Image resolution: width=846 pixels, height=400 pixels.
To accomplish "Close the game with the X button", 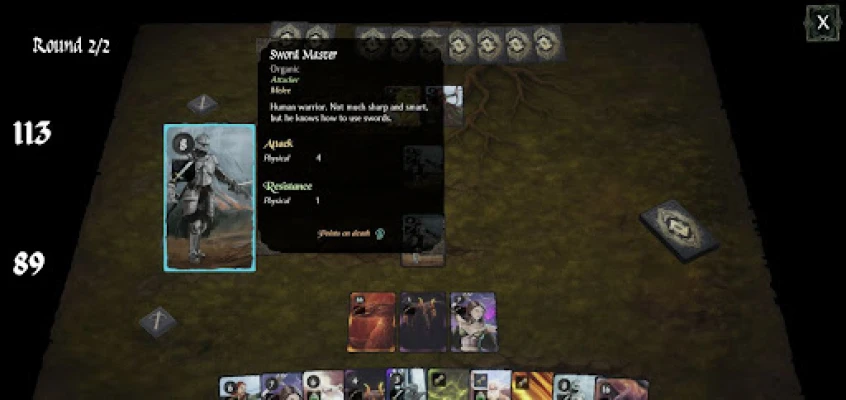I will pyautogui.click(x=822, y=22).
